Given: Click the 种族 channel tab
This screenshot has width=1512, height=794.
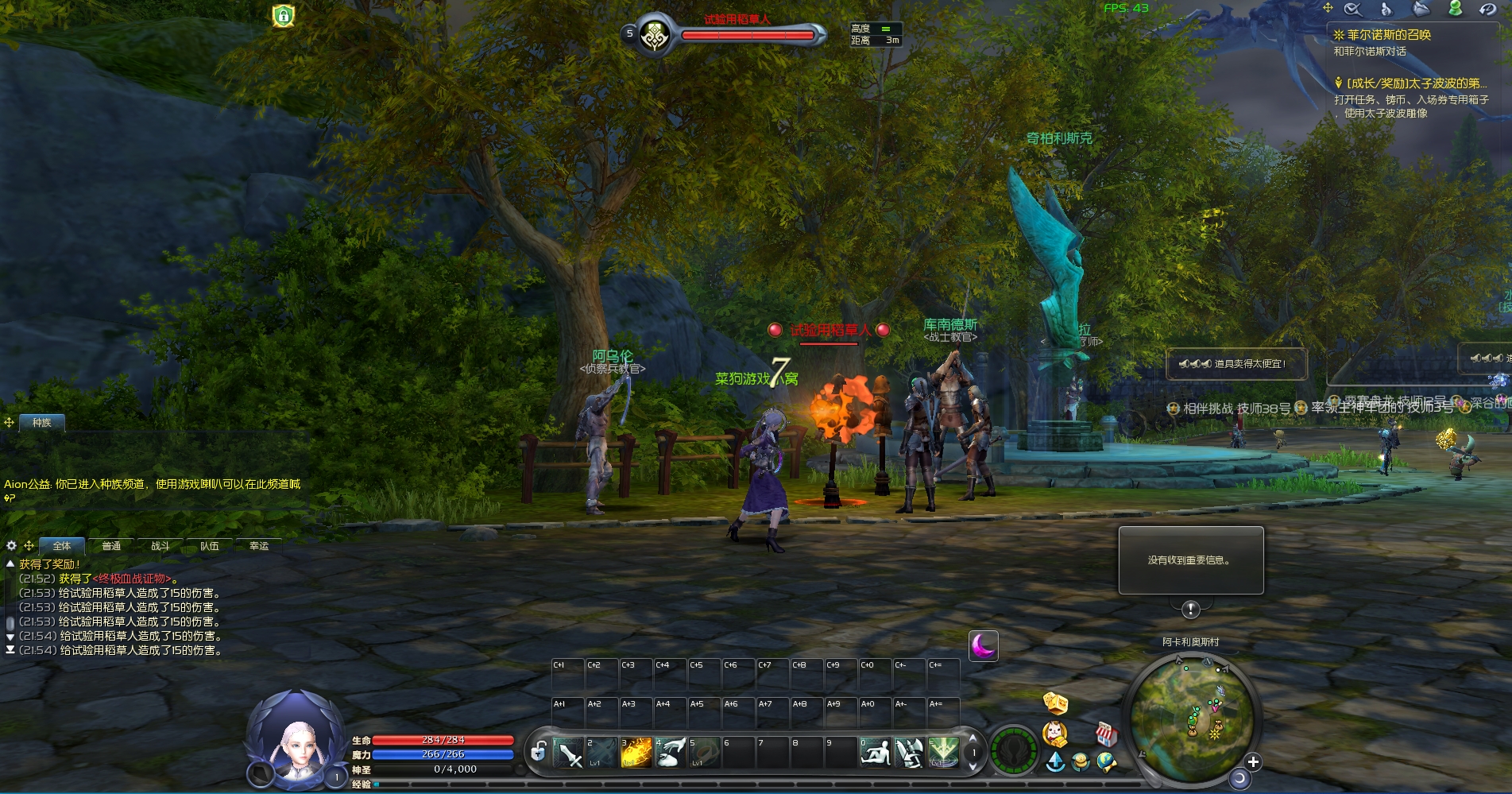Looking at the screenshot, I should 42,423.
